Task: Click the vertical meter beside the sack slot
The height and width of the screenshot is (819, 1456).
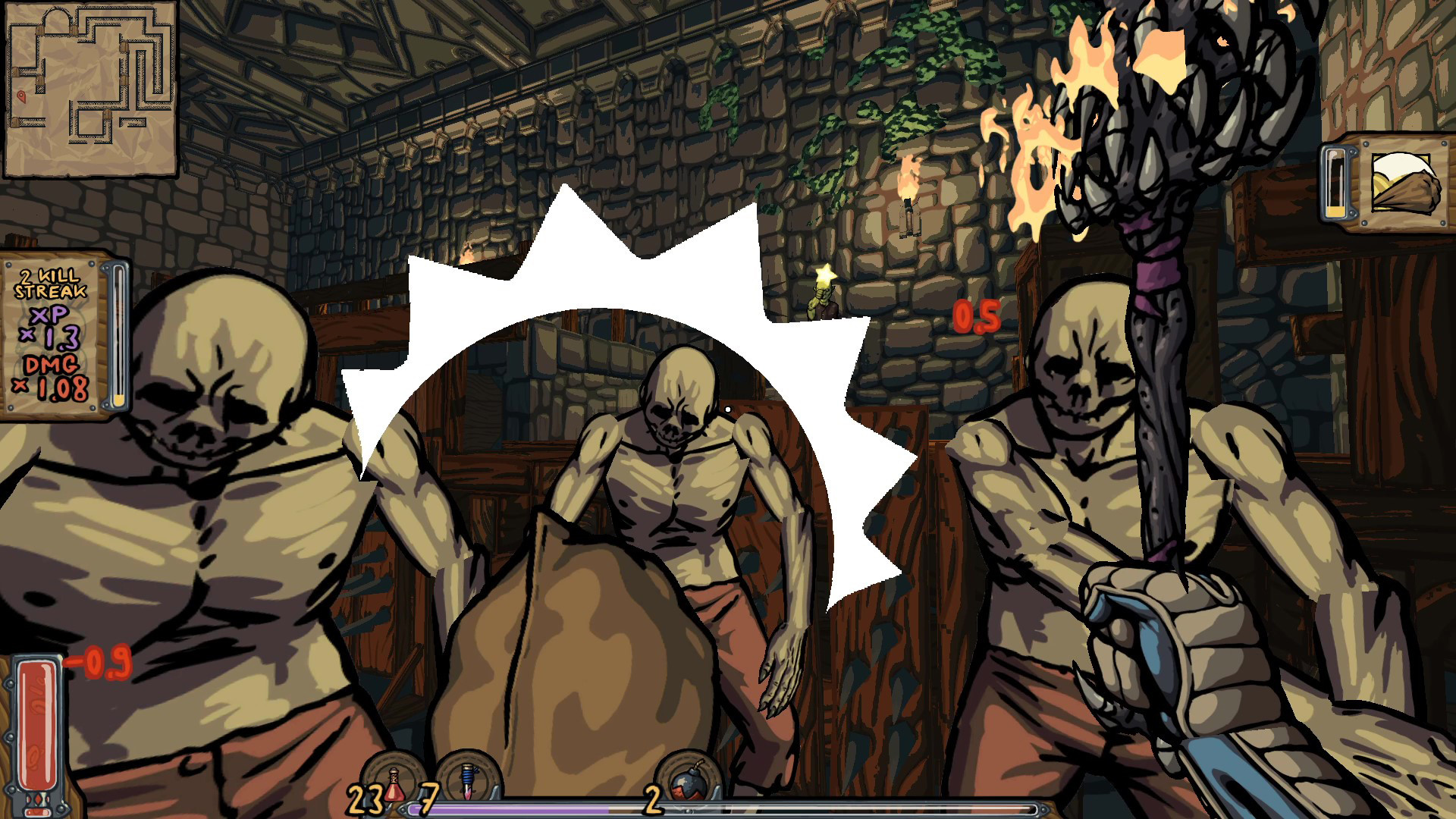Action: [x=1335, y=182]
